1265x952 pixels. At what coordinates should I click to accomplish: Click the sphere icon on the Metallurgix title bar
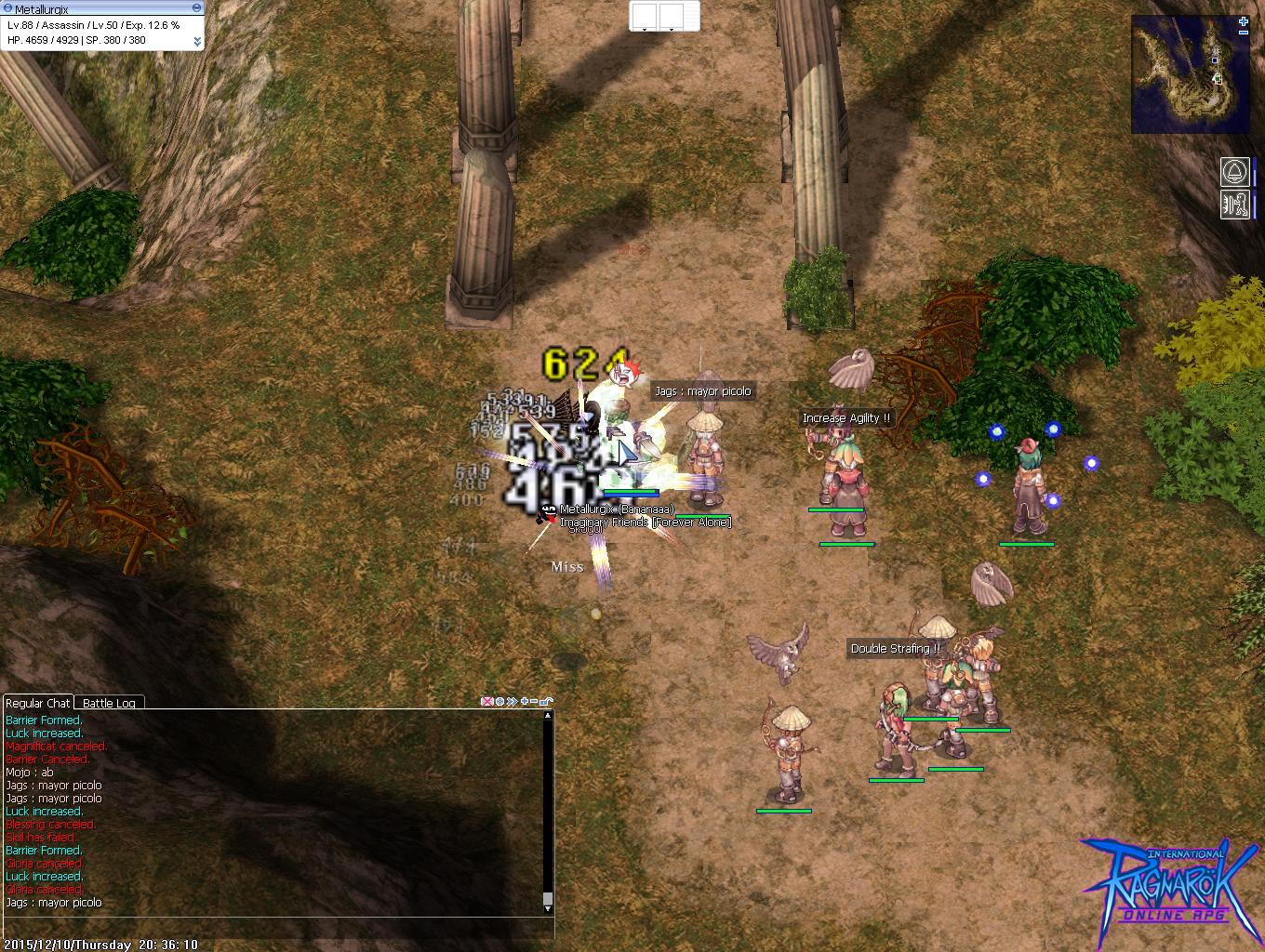(7, 7)
